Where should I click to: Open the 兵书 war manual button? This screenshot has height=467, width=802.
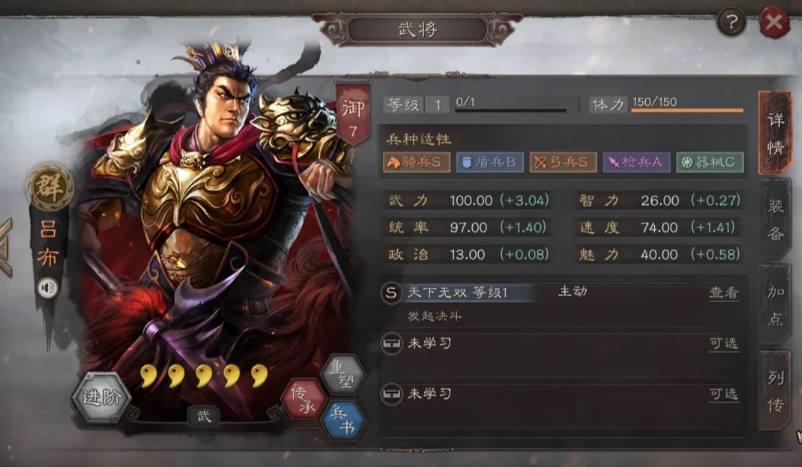point(342,421)
